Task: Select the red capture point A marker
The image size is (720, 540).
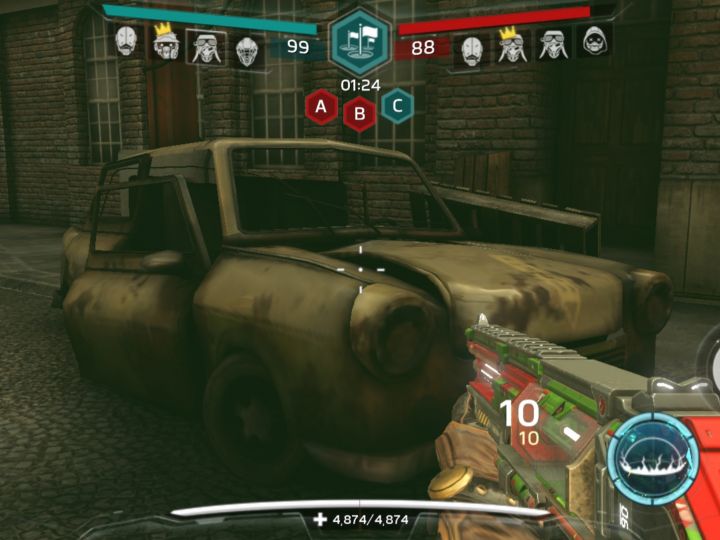Action: (x=321, y=104)
